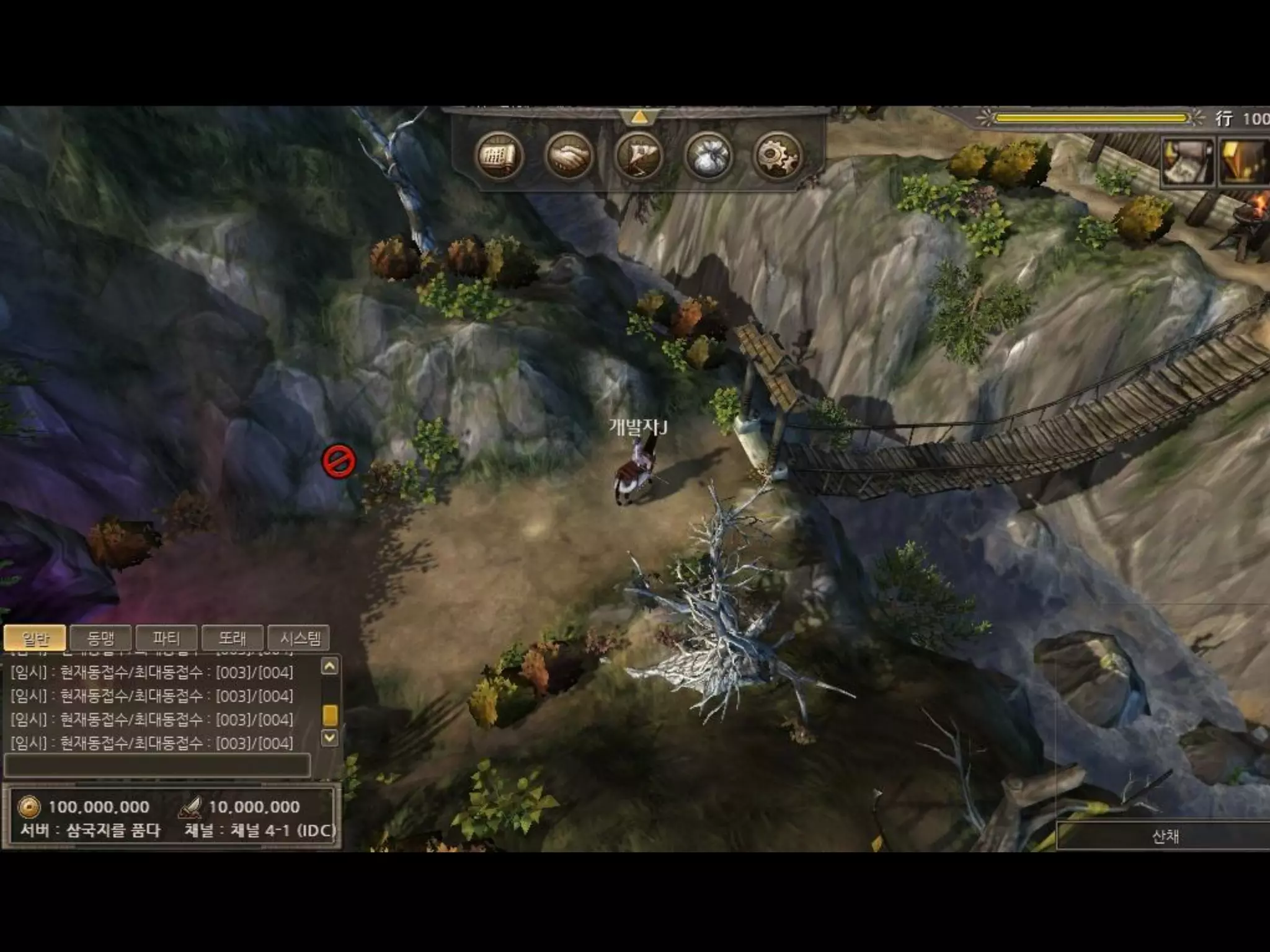1270x952 pixels.
Task: Open the scroll document menu icon
Action: (x=499, y=156)
